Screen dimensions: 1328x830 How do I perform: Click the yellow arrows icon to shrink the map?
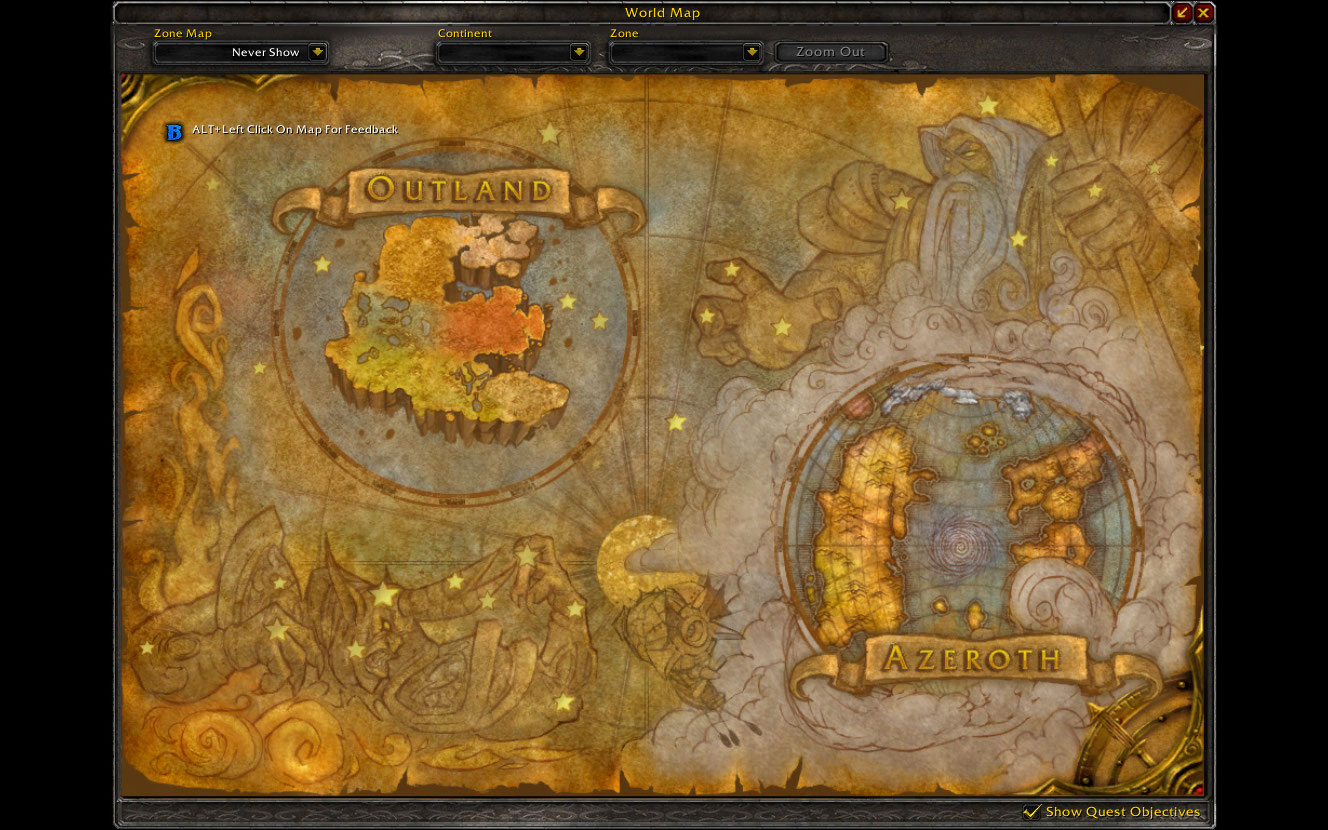[1180, 13]
